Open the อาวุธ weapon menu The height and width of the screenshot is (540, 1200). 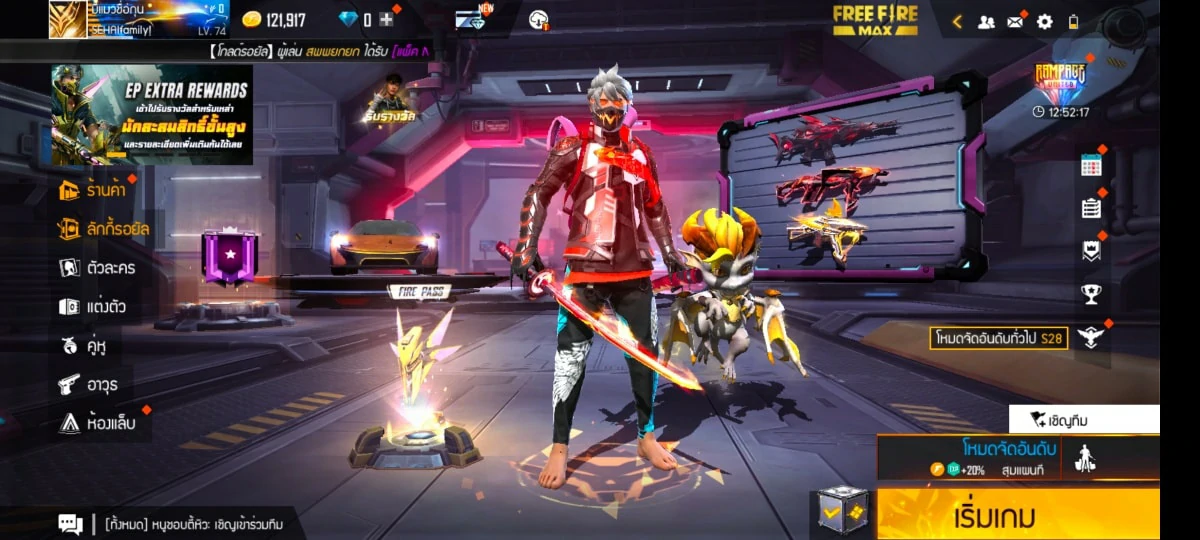tap(88, 384)
